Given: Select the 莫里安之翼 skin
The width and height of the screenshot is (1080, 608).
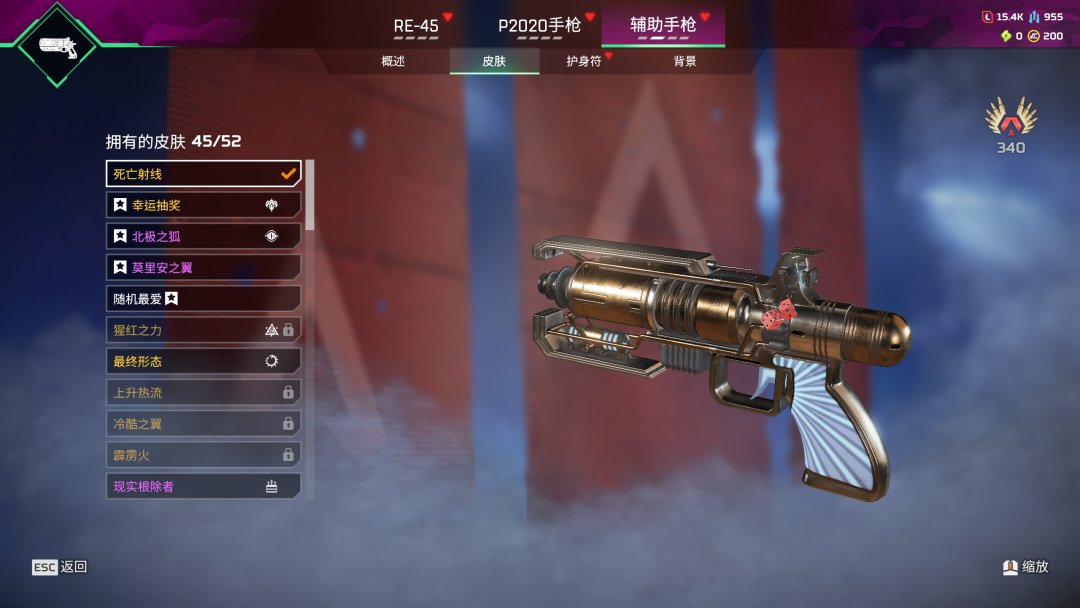Looking at the screenshot, I should pos(203,268).
